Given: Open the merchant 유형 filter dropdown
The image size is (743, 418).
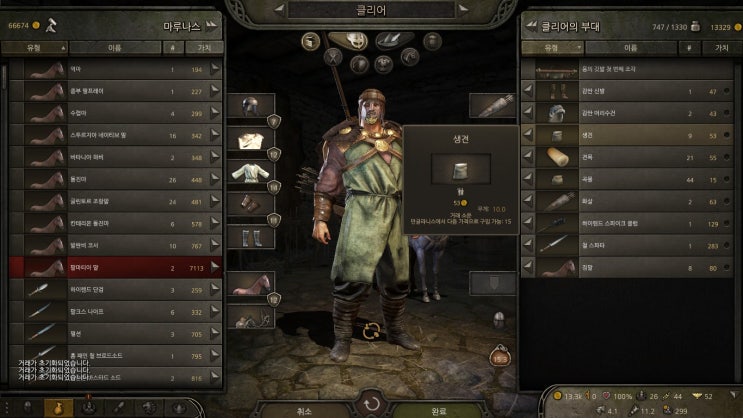Looking at the screenshot, I should pyautogui.click(x=37, y=47).
